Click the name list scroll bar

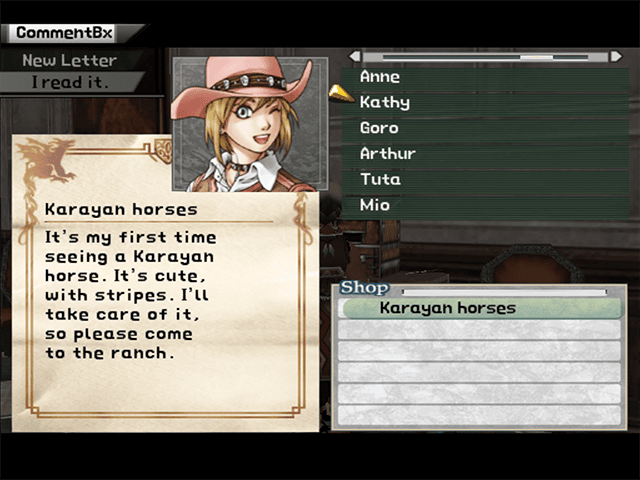click(x=490, y=56)
